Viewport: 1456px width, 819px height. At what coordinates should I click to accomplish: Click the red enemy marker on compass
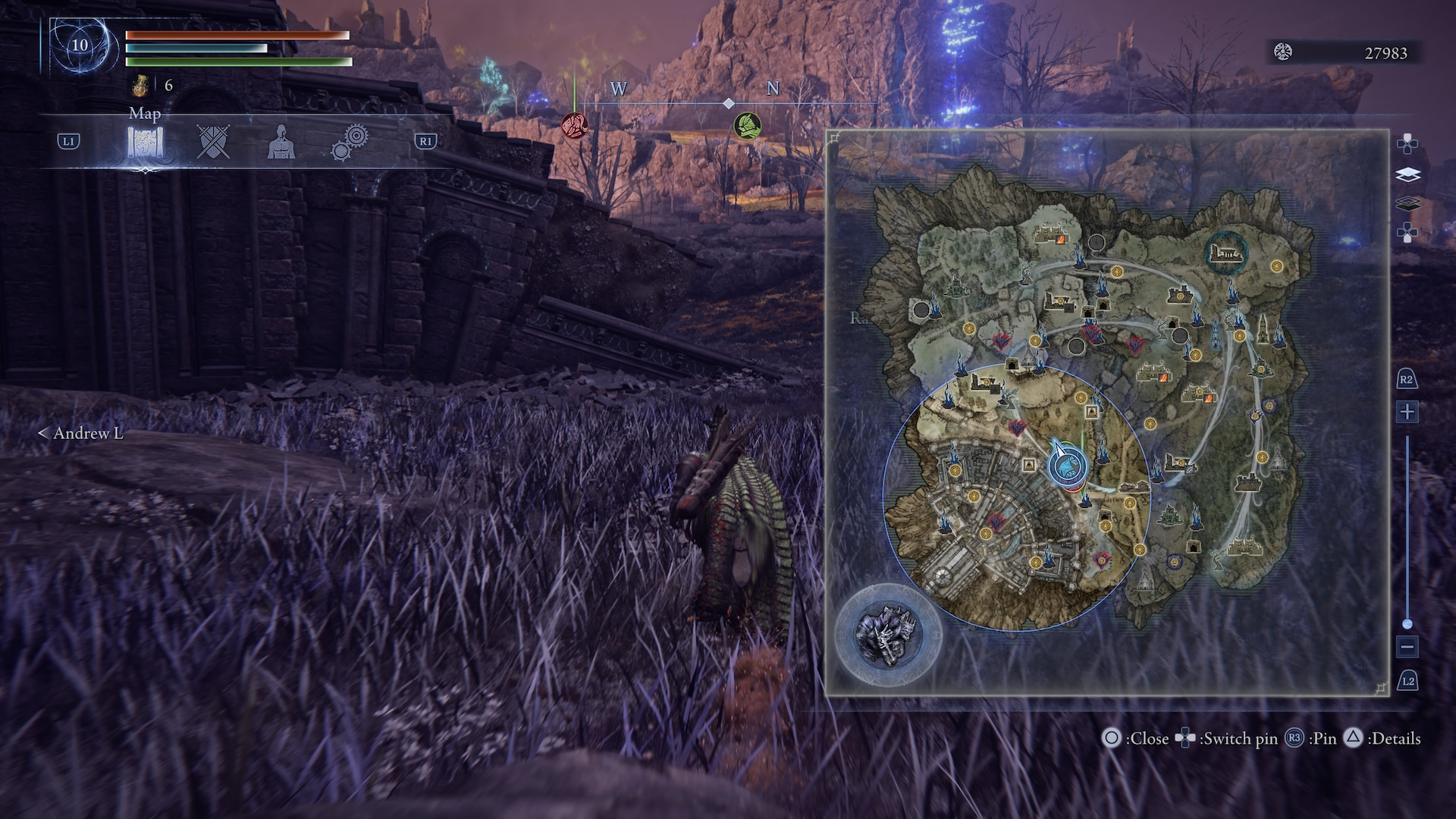click(574, 124)
